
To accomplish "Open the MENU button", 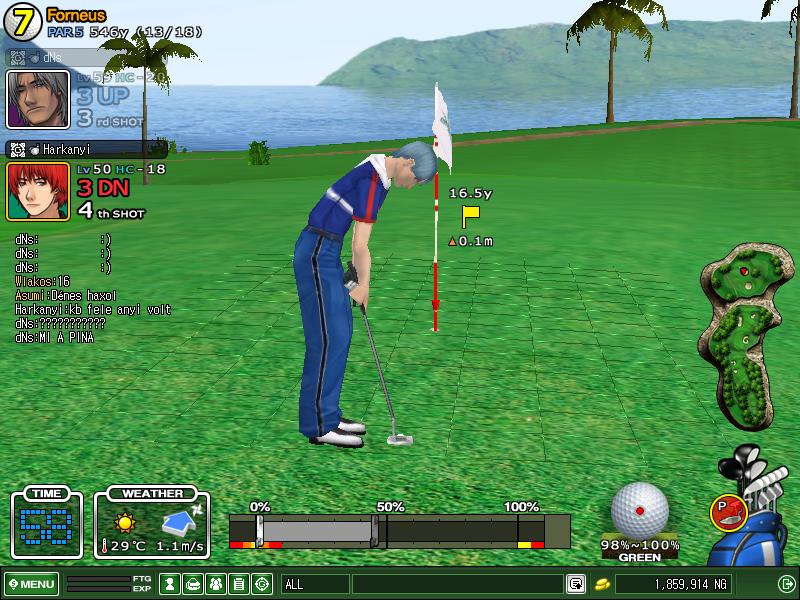I will tap(32, 584).
